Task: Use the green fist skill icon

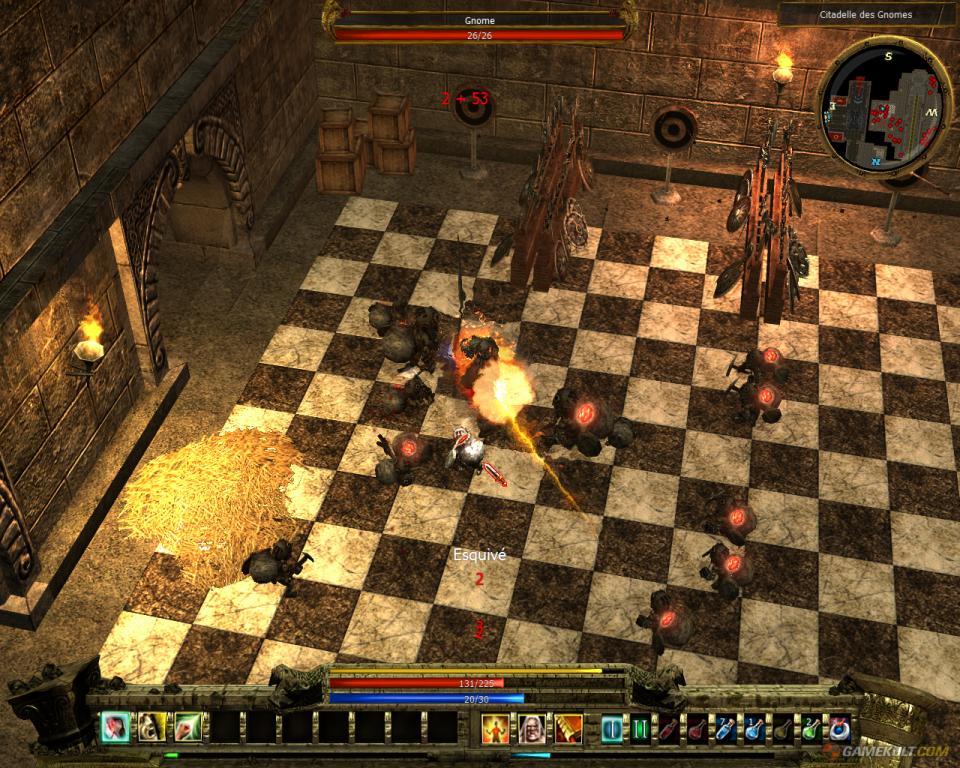Action: tap(188, 728)
